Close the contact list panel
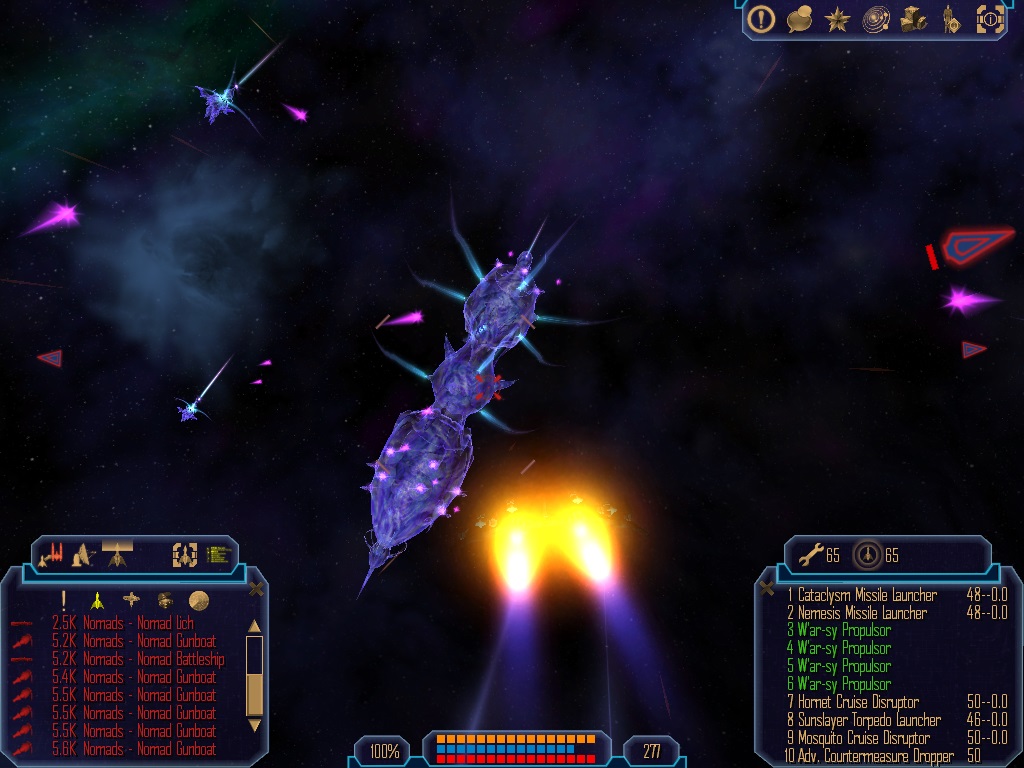Image resolution: width=1024 pixels, height=768 pixels. pyautogui.click(x=256, y=589)
